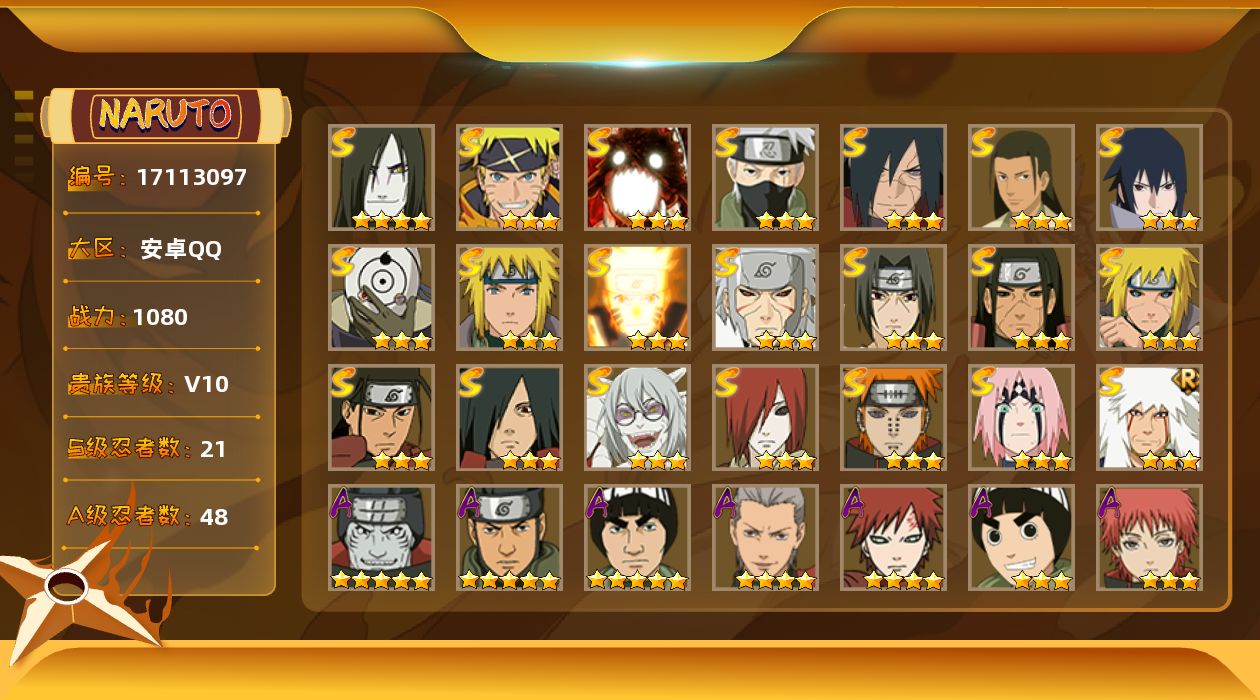Screen dimensions: 1260x700
Task: Select the Sasori portrait
Action: [1149, 537]
